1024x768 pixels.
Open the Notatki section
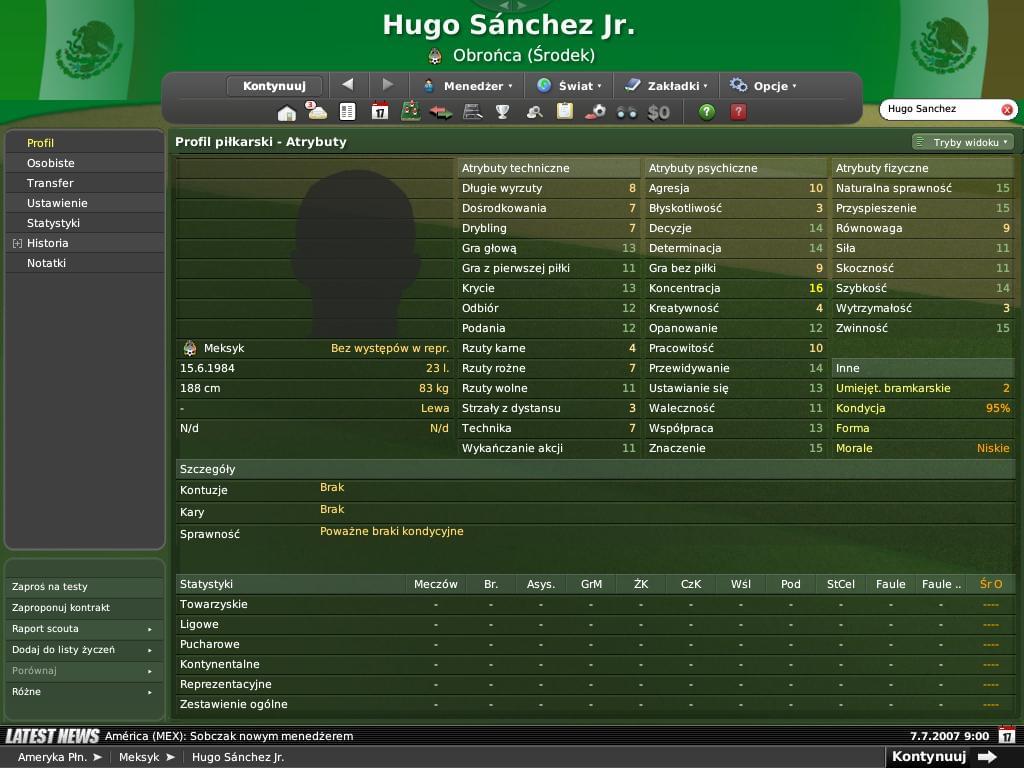pyautogui.click(x=46, y=263)
